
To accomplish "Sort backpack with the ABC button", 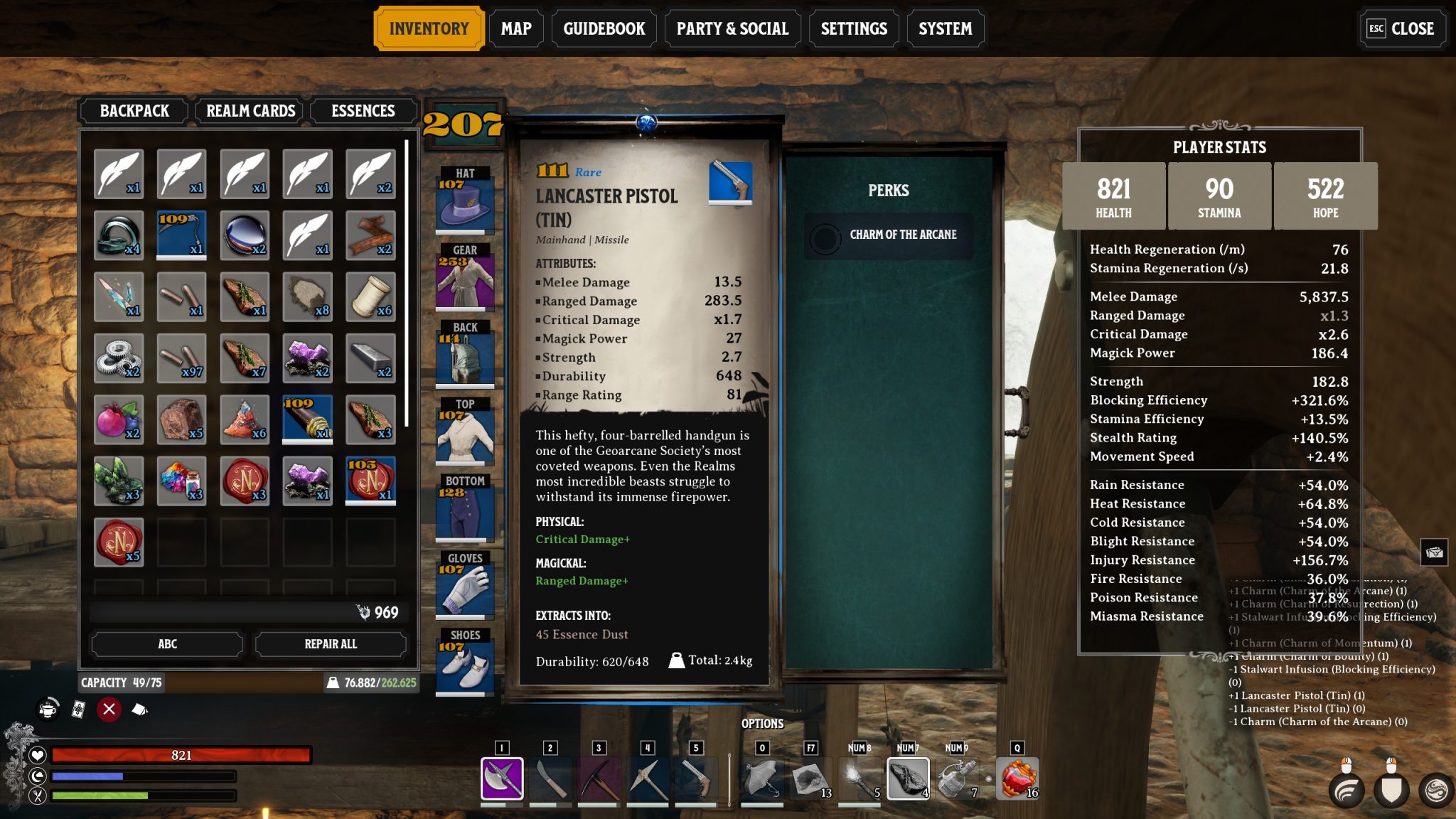I will tap(167, 644).
